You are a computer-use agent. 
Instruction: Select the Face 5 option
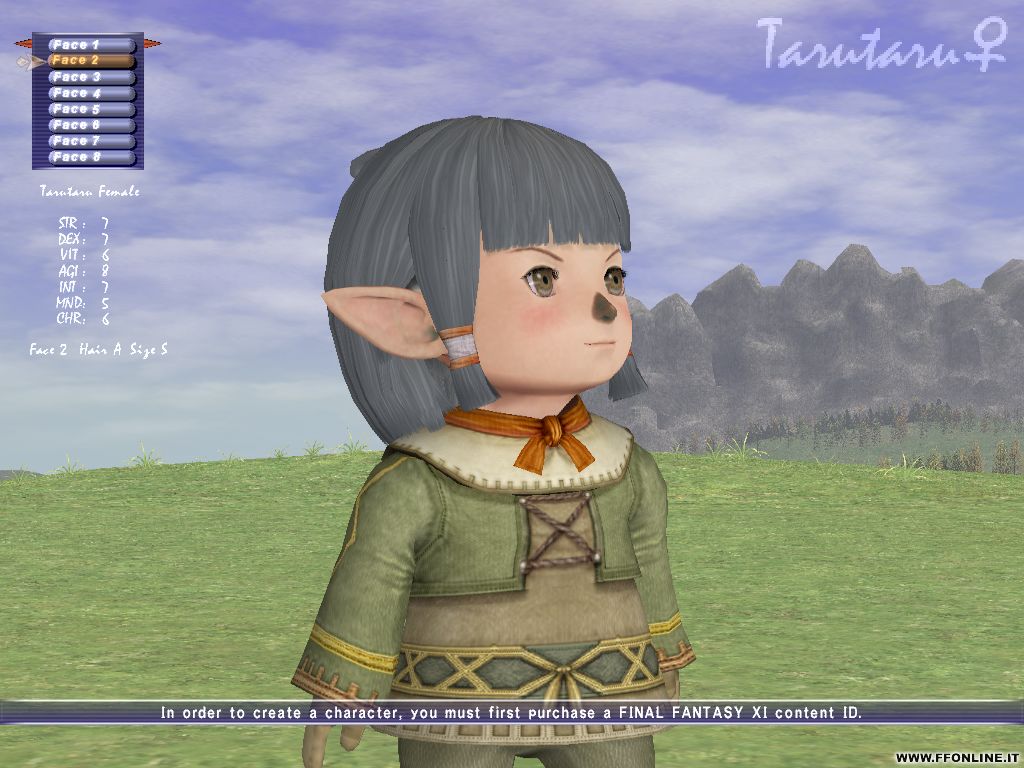pyautogui.click(x=92, y=109)
